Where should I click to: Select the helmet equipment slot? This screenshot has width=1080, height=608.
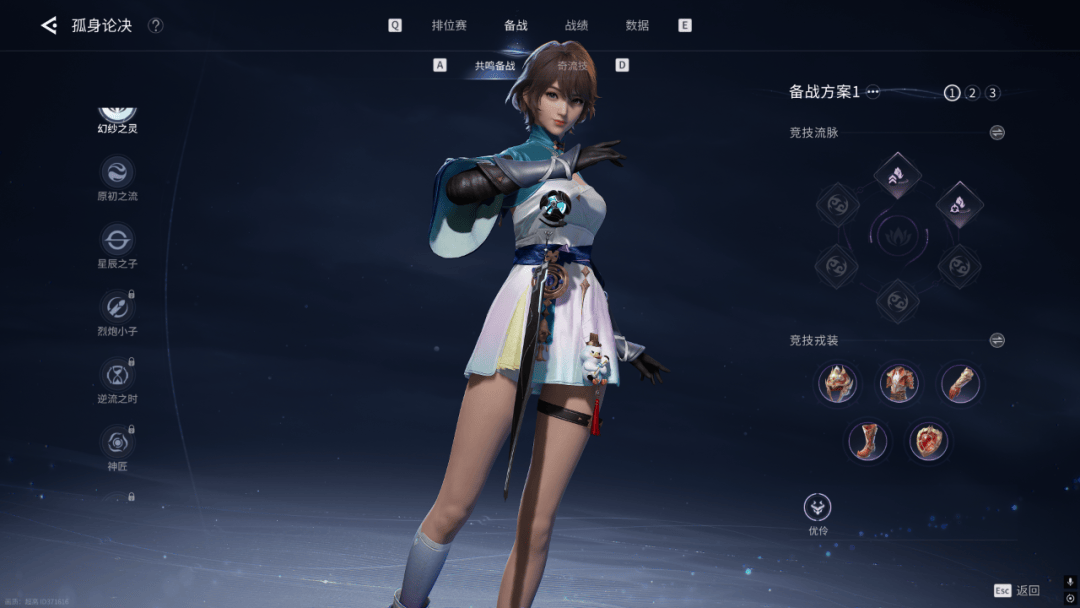pyautogui.click(x=838, y=382)
